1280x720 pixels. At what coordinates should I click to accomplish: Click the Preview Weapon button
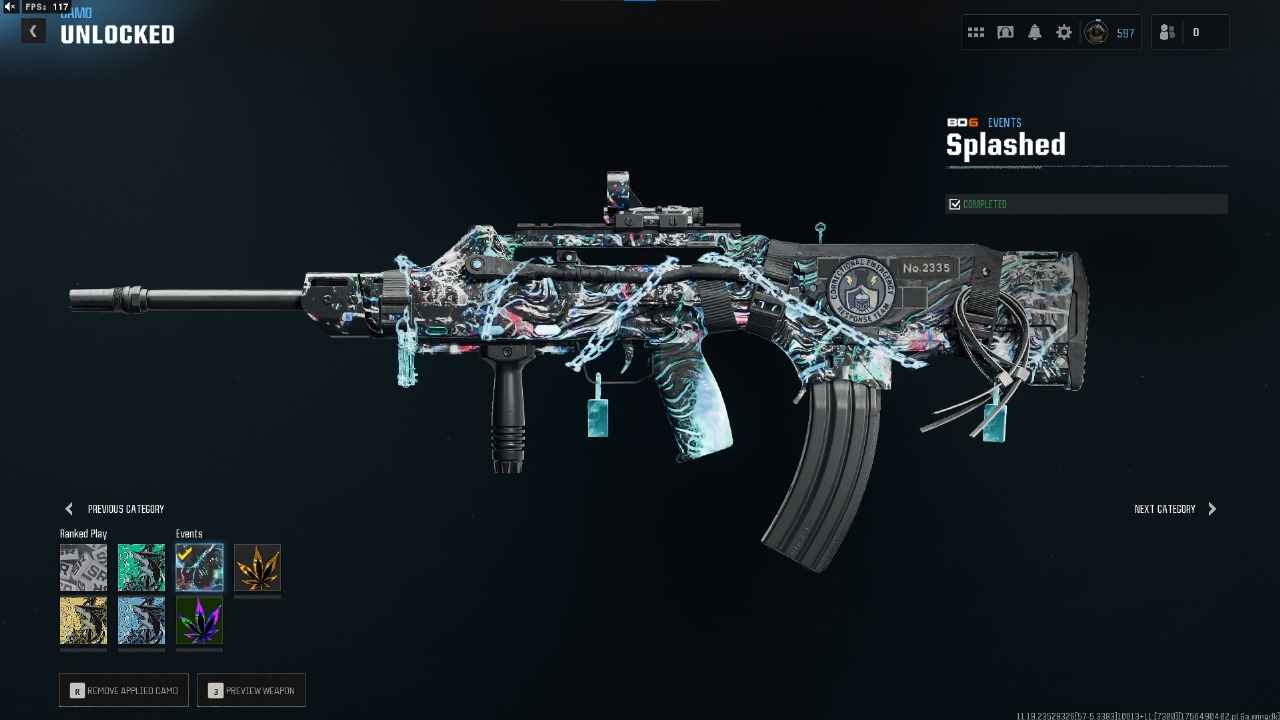(251, 690)
